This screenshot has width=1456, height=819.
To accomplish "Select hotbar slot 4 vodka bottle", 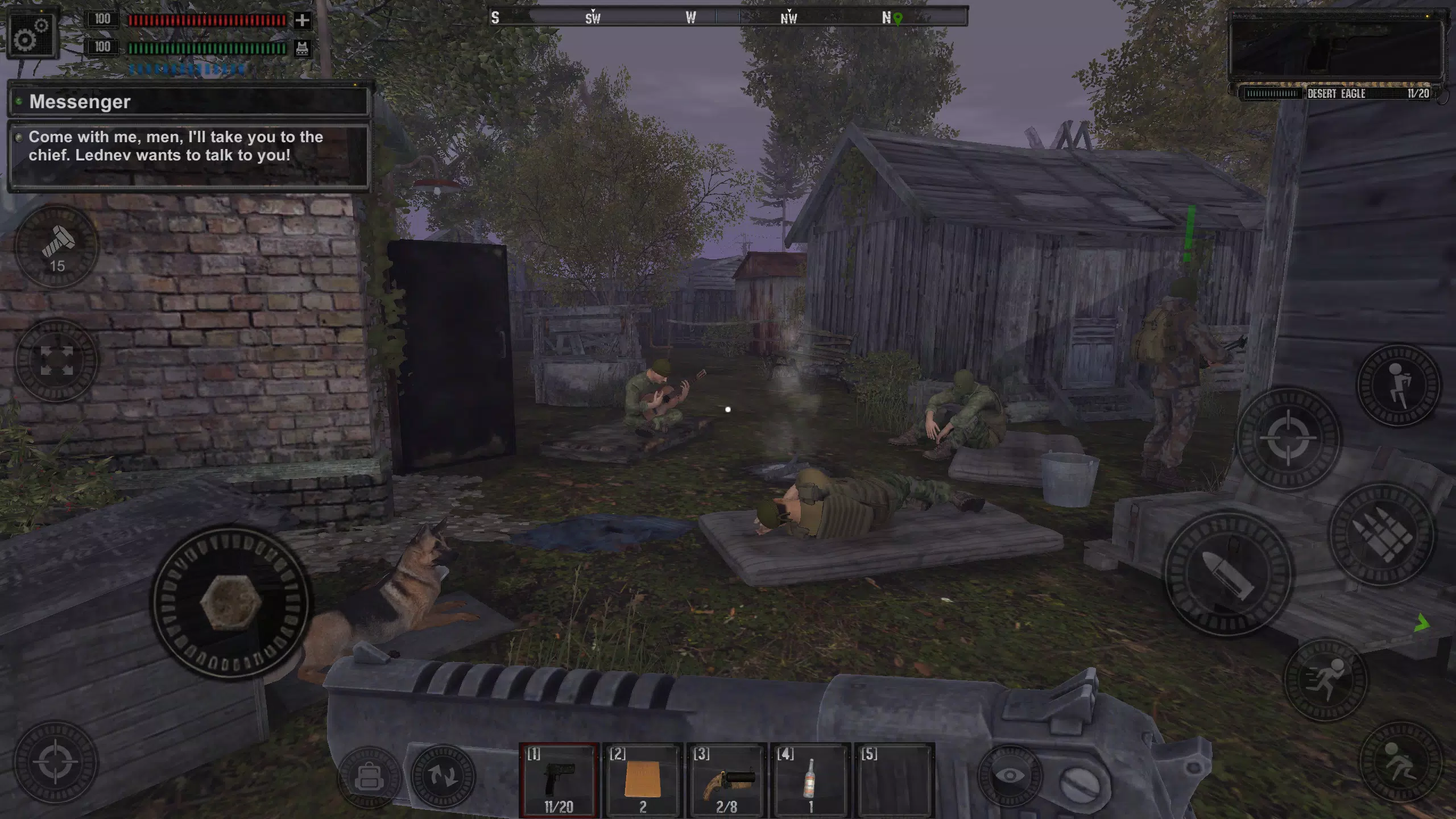I will tap(810, 779).
